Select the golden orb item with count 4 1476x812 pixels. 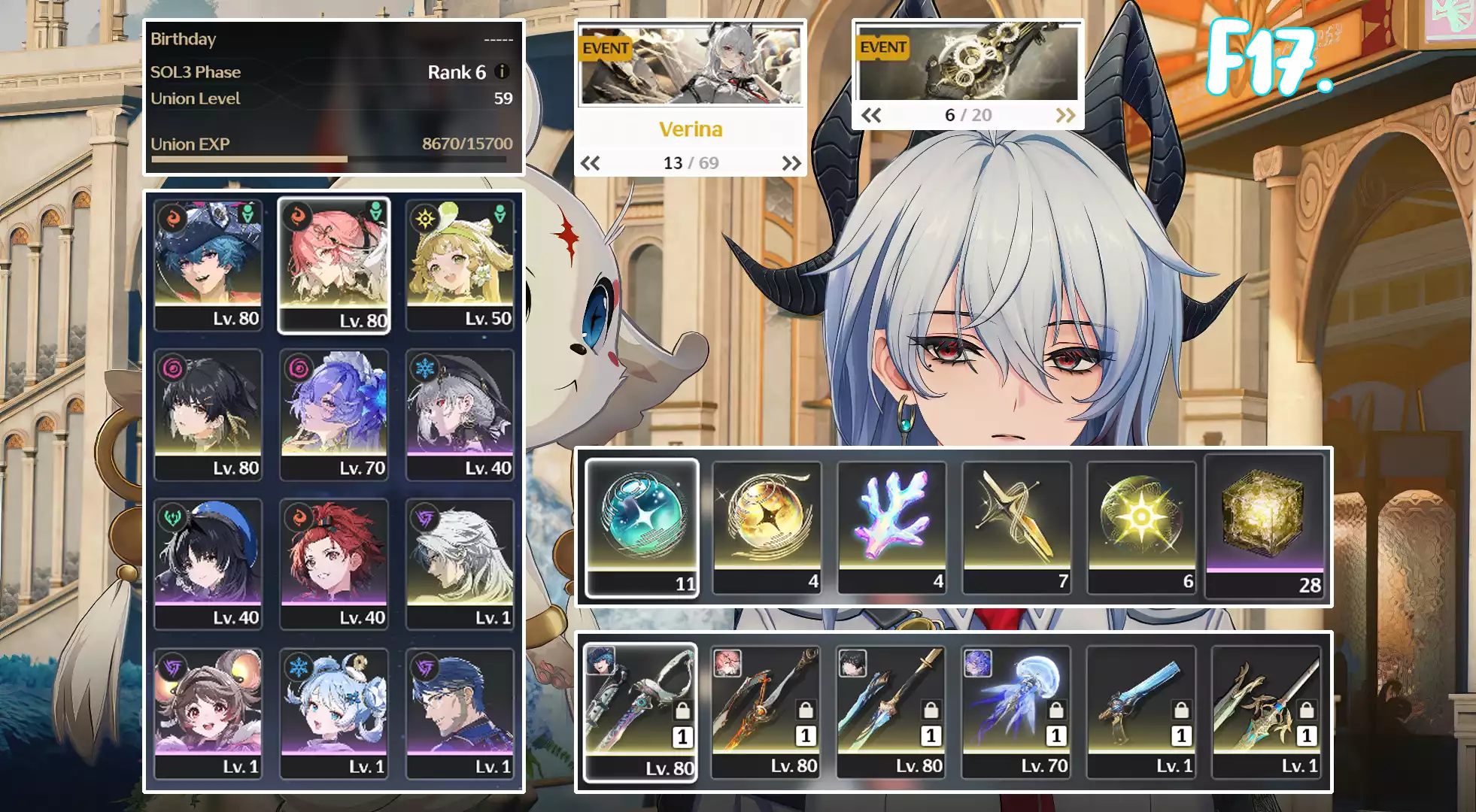click(767, 526)
